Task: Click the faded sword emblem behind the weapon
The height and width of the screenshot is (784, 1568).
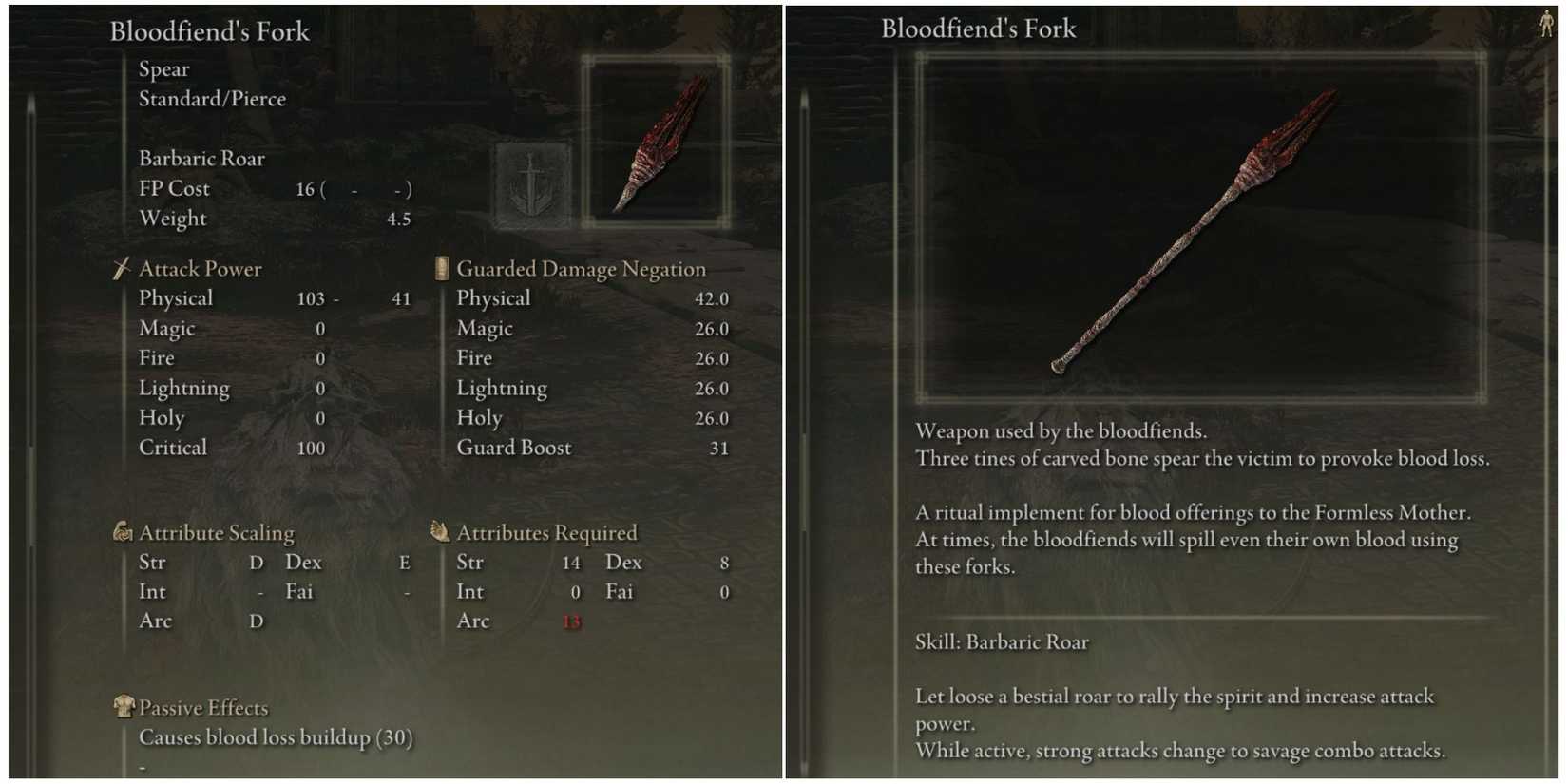Action: (529, 182)
